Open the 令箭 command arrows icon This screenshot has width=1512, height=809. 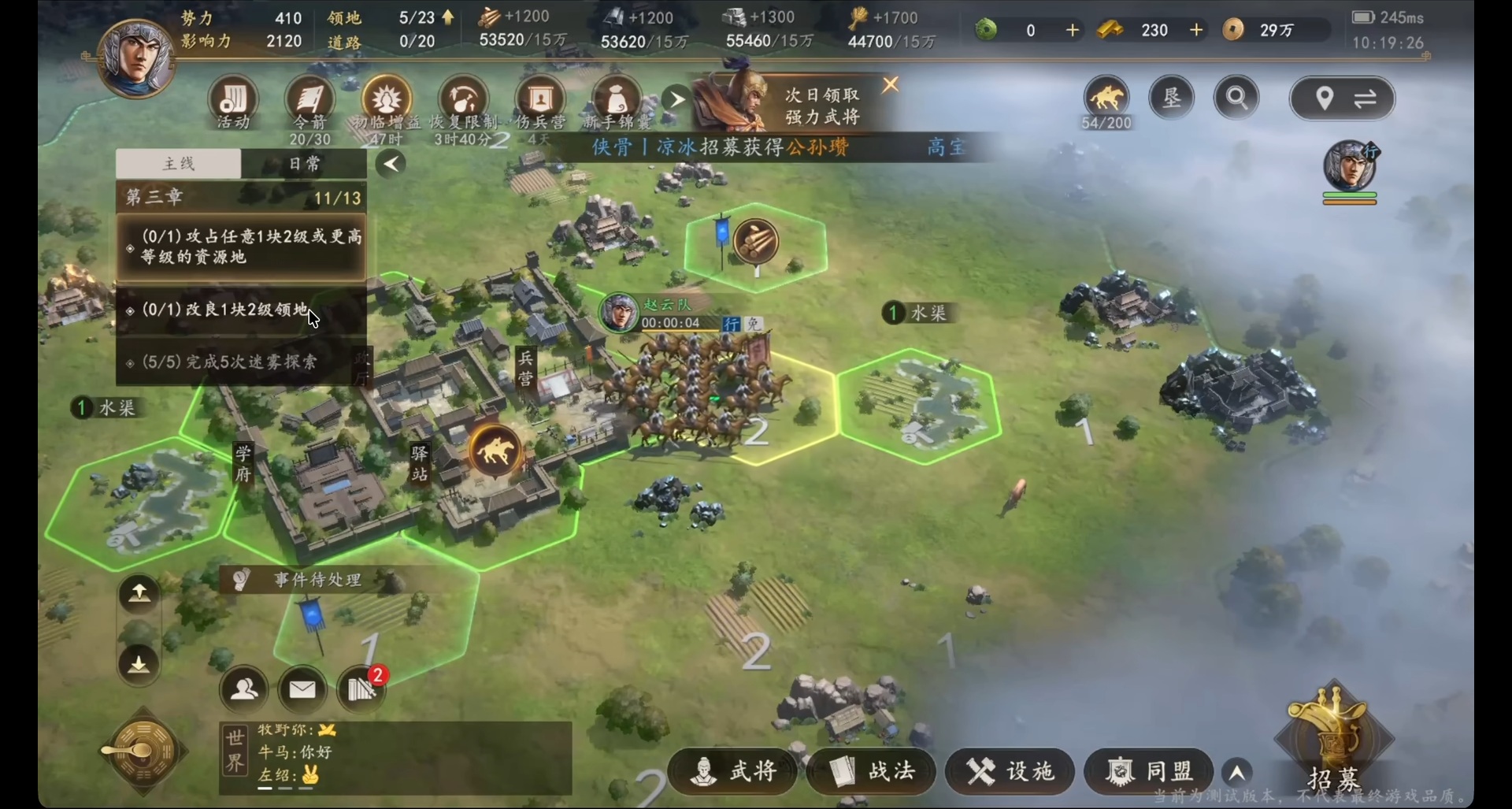point(309,102)
